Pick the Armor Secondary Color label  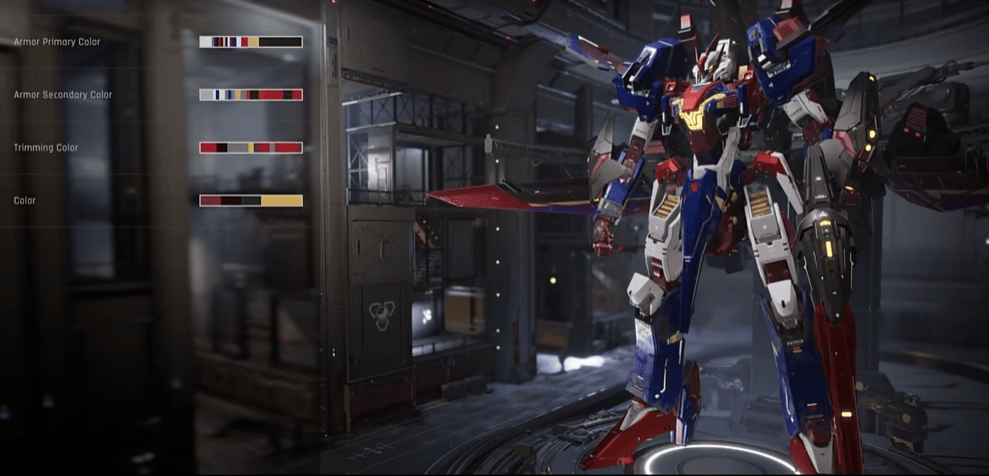[x=63, y=95]
